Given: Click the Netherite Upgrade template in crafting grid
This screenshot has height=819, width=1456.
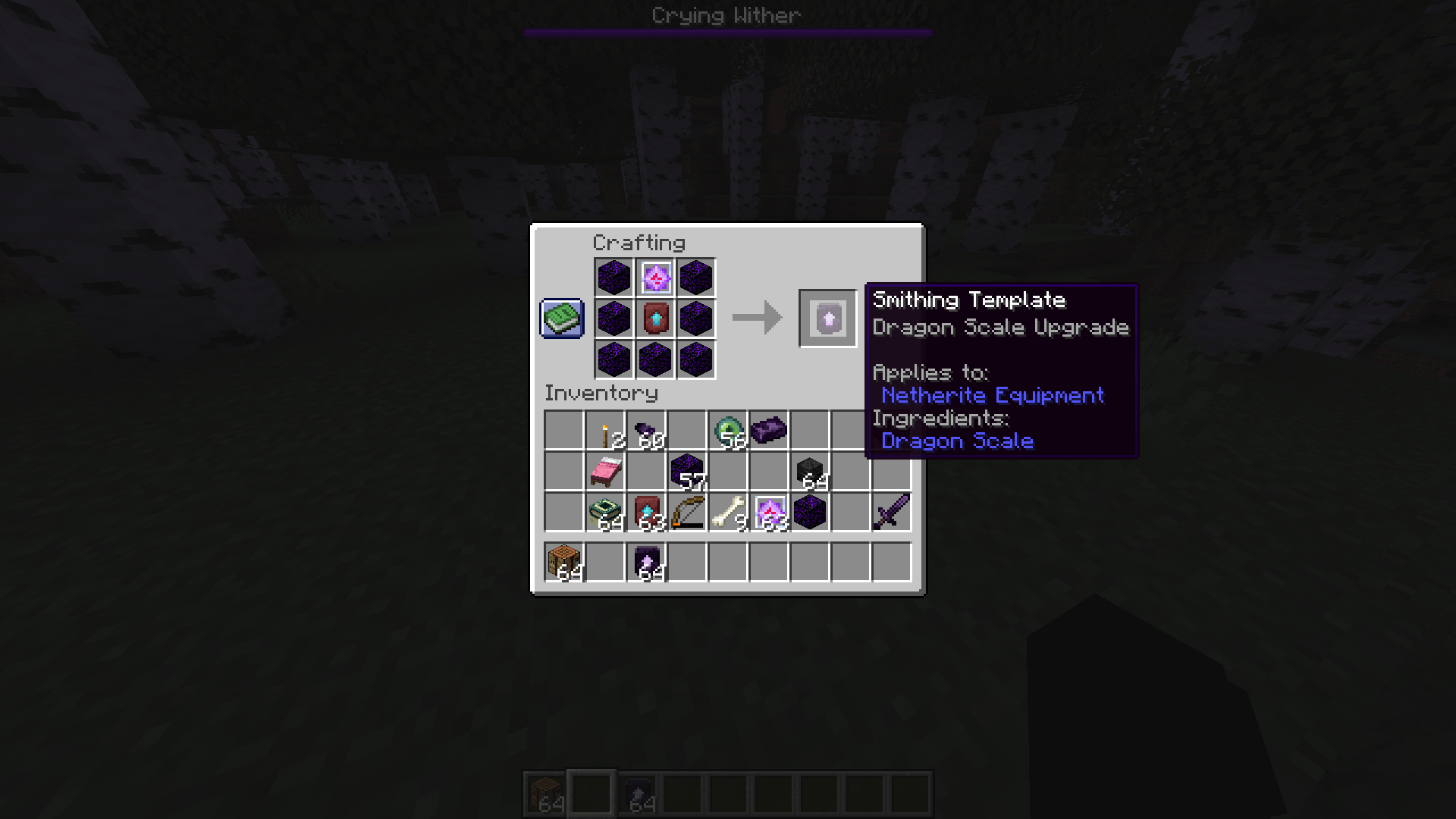Looking at the screenshot, I should point(655,320).
